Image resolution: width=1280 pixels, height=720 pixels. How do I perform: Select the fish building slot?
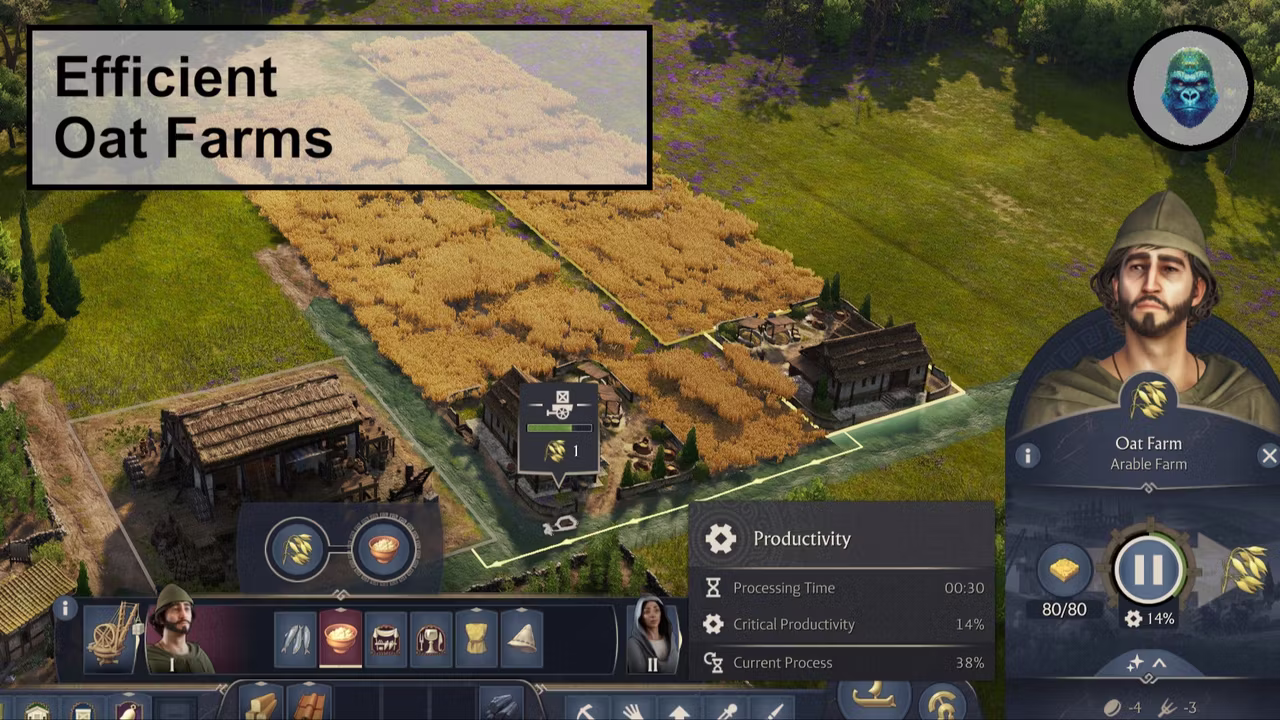coord(297,639)
